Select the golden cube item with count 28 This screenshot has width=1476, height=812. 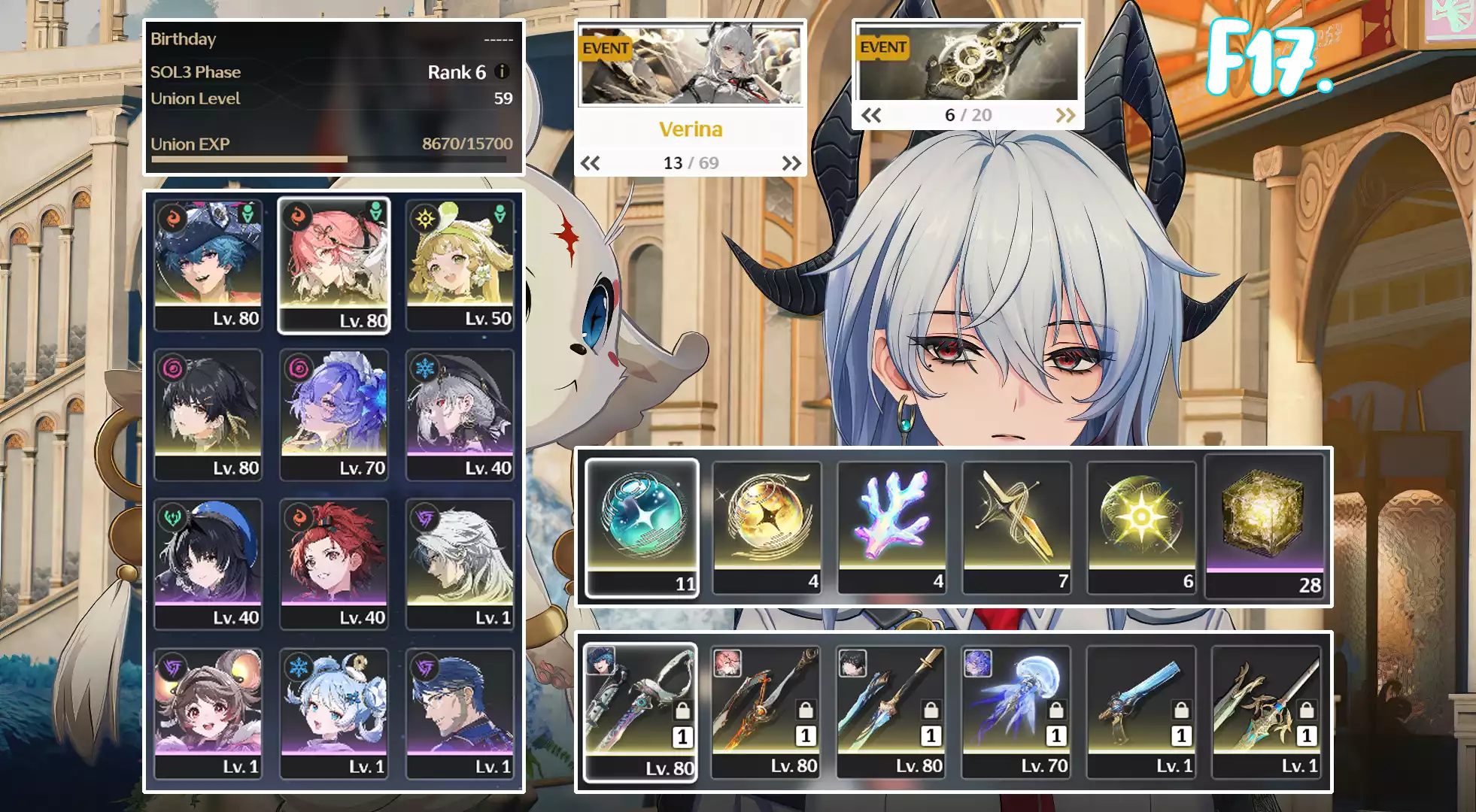1265,526
